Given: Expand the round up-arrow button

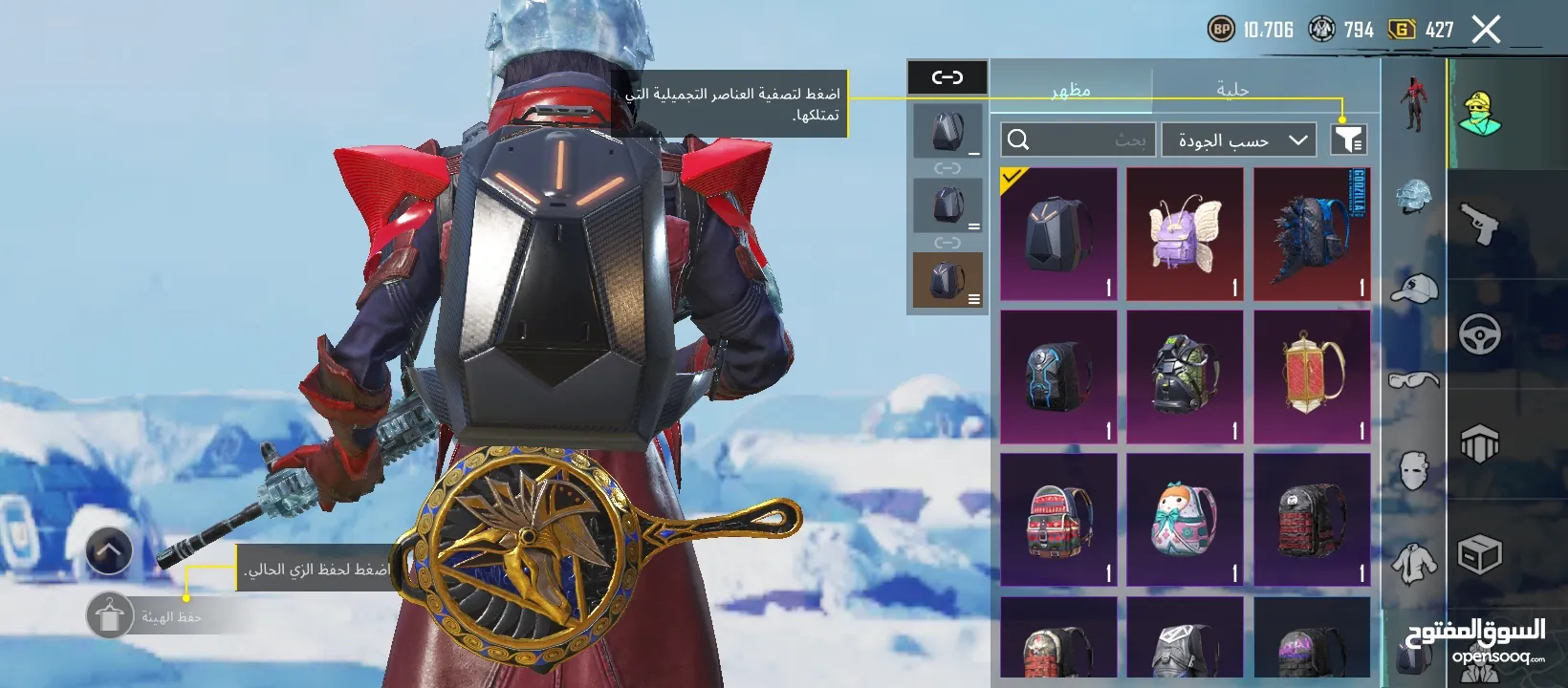Looking at the screenshot, I should (109, 551).
